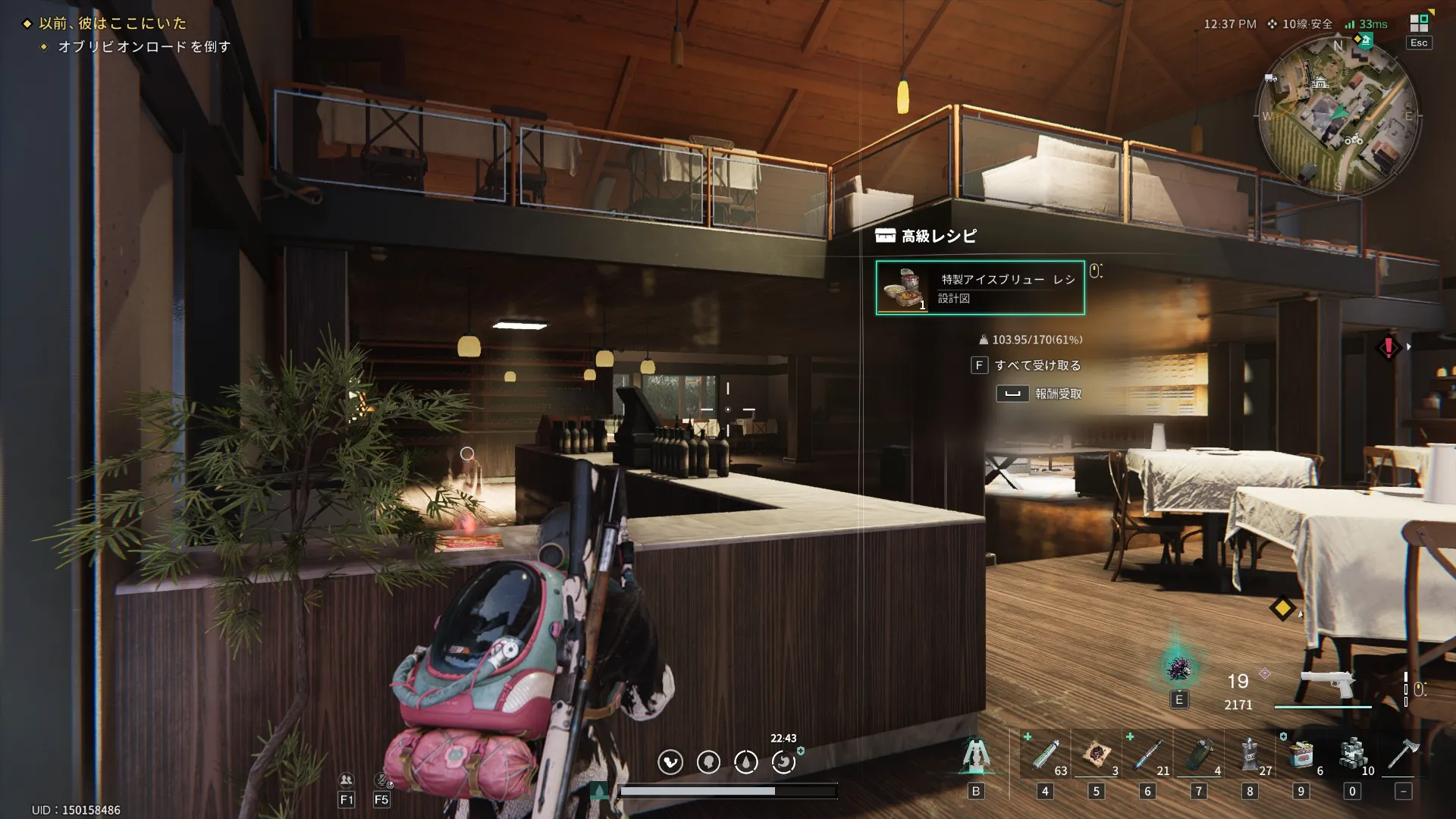Pick the silver pouch slot holding 27
Screen dimensions: 1456x819
tap(1250, 755)
